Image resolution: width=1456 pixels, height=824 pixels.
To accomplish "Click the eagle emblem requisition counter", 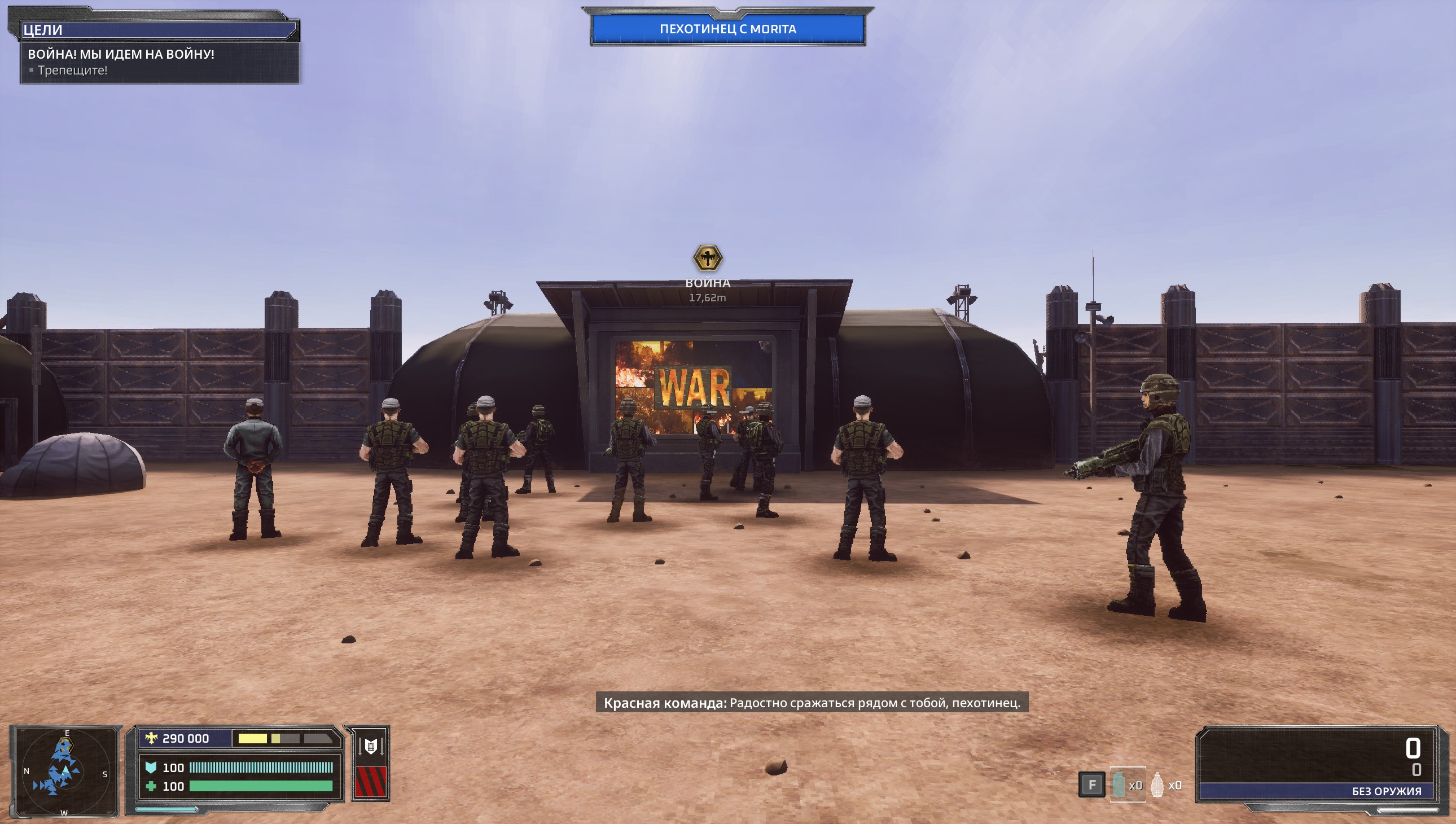I will (178, 739).
